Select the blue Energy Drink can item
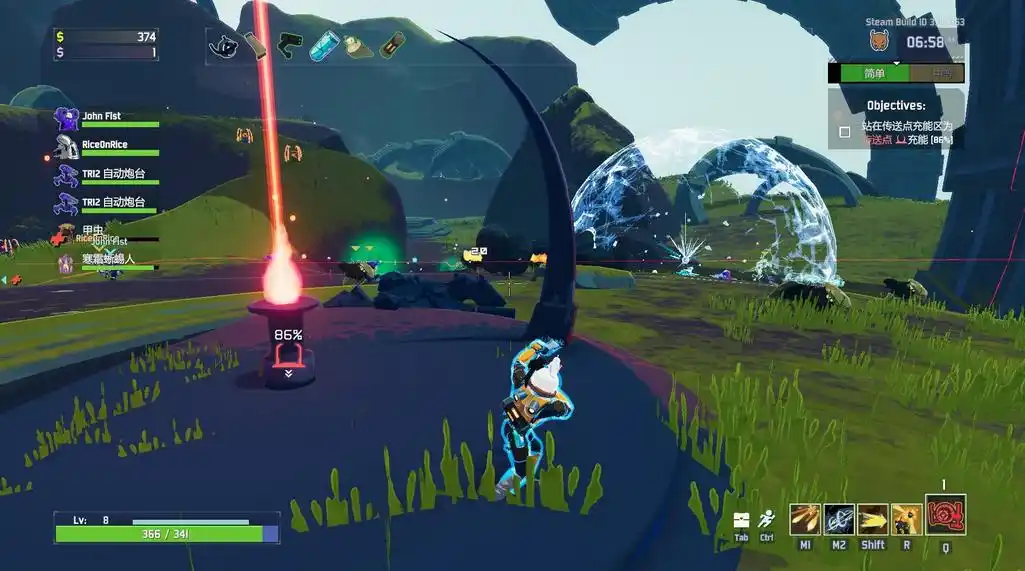 click(324, 45)
